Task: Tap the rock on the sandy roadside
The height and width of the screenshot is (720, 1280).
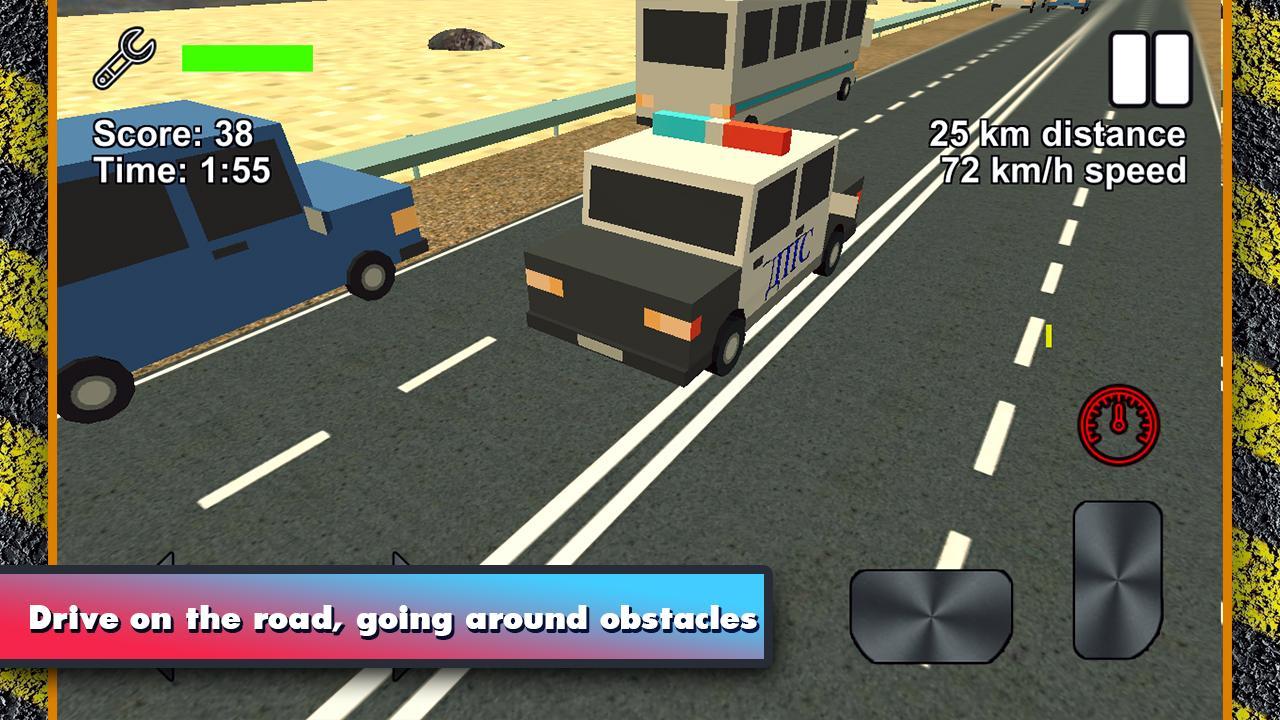Action: (x=465, y=38)
